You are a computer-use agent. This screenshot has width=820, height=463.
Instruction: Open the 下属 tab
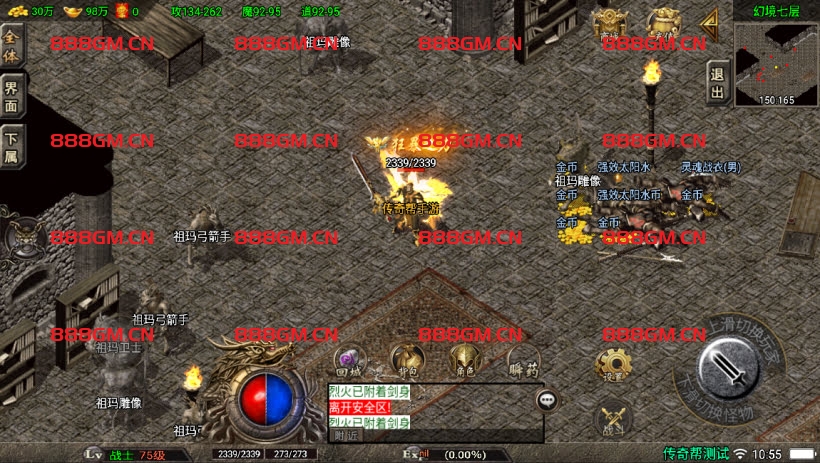[x=12, y=146]
